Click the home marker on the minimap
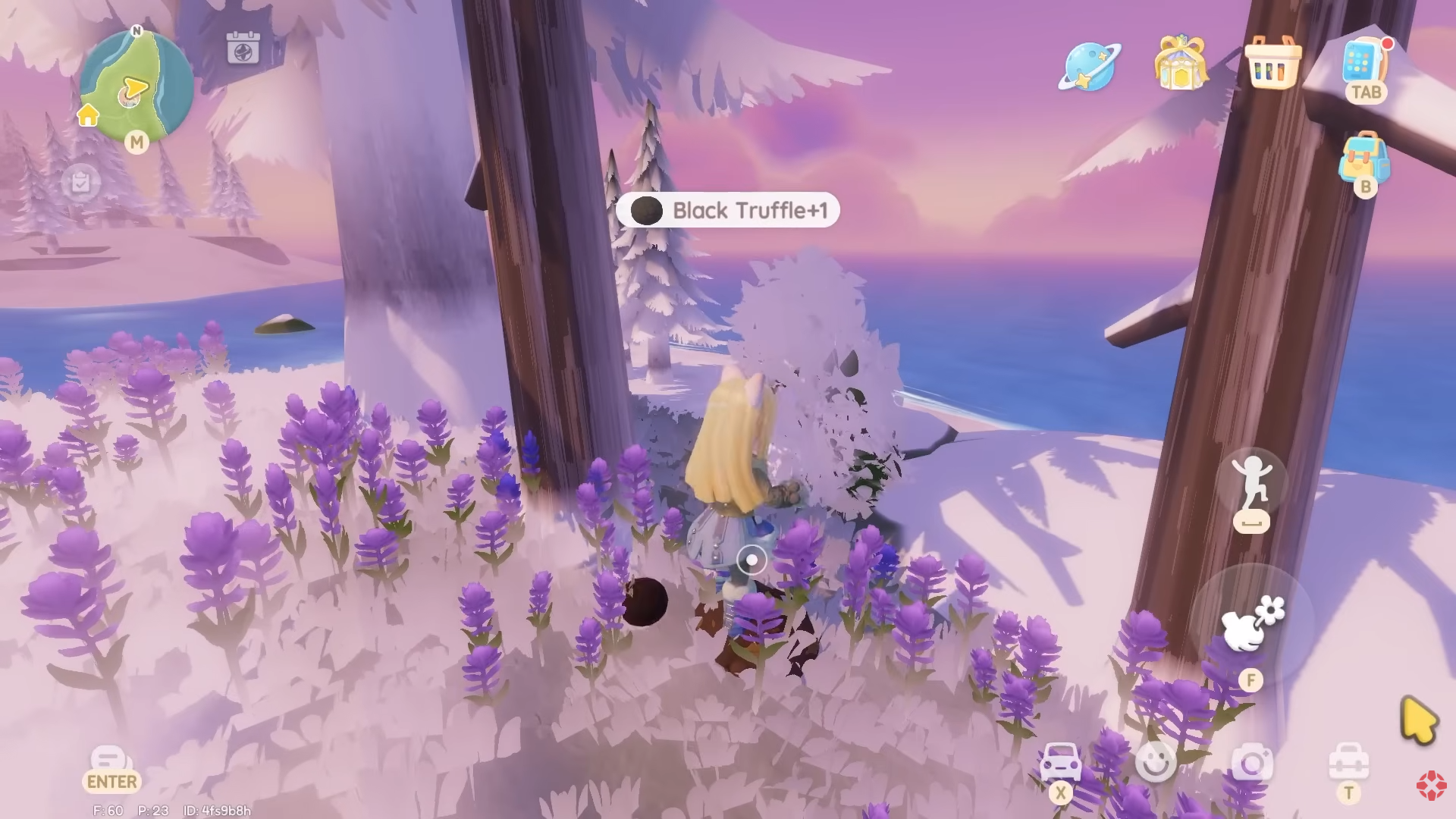This screenshot has height=819, width=1456. [x=88, y=115]
